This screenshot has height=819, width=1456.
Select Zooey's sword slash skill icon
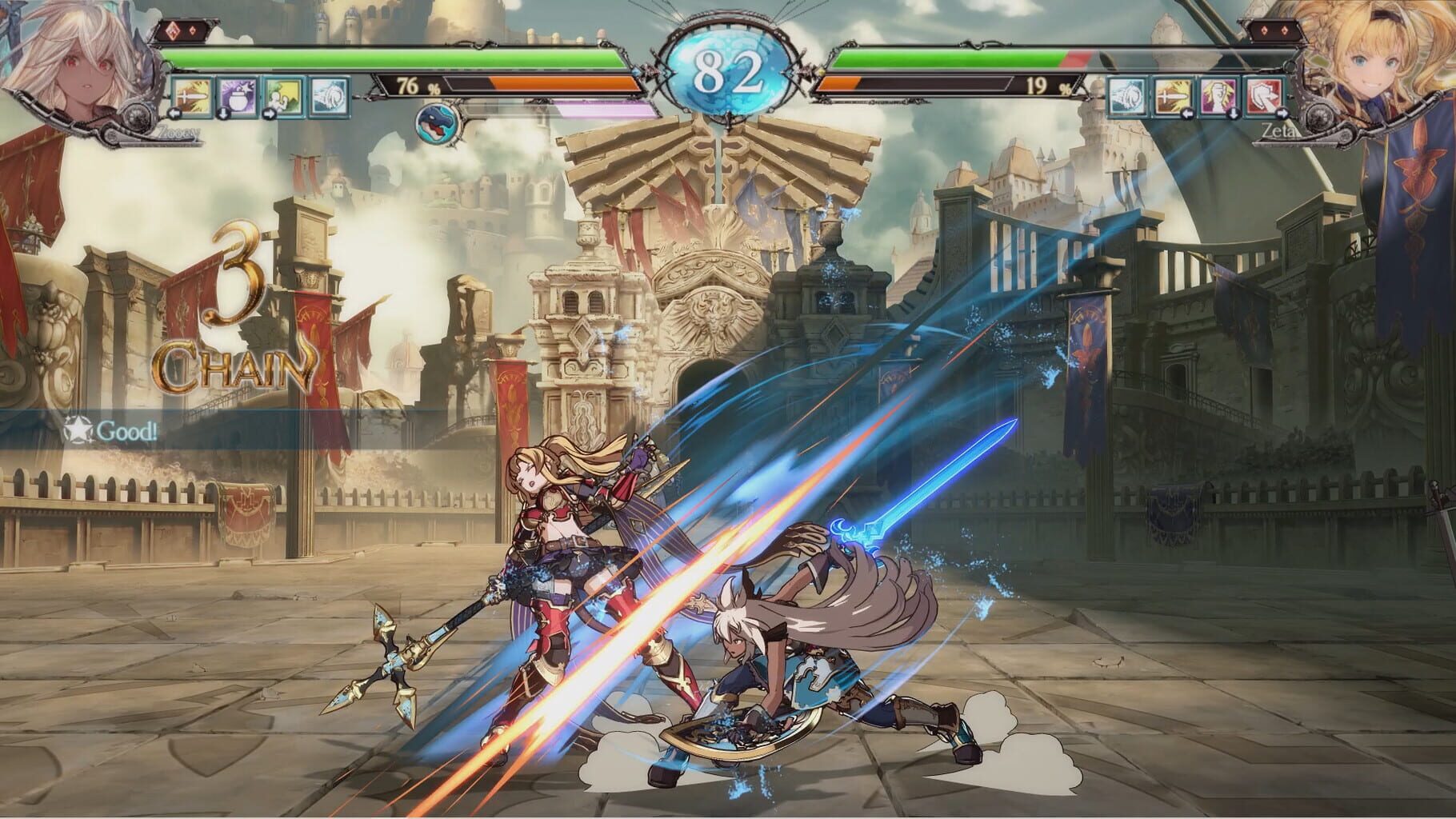click(x=192, y=96)
